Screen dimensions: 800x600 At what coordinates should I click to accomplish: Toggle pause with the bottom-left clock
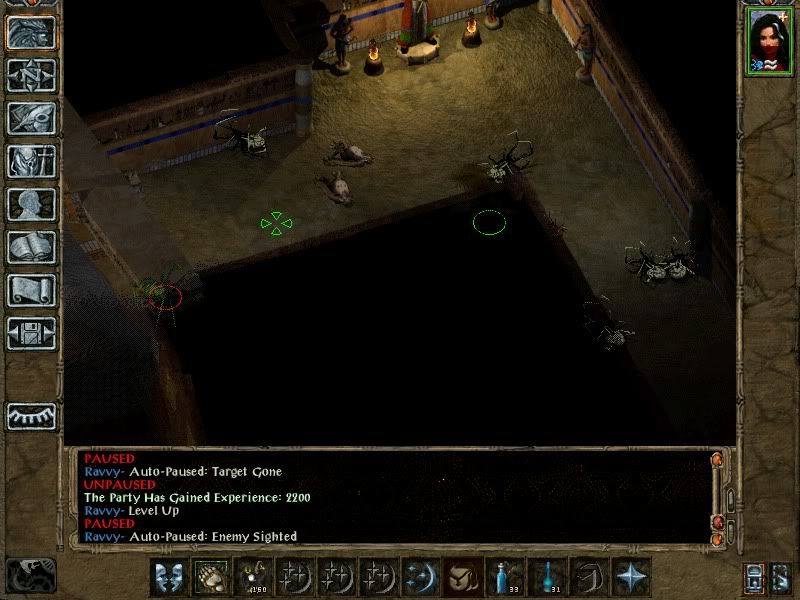click(30, 575)
